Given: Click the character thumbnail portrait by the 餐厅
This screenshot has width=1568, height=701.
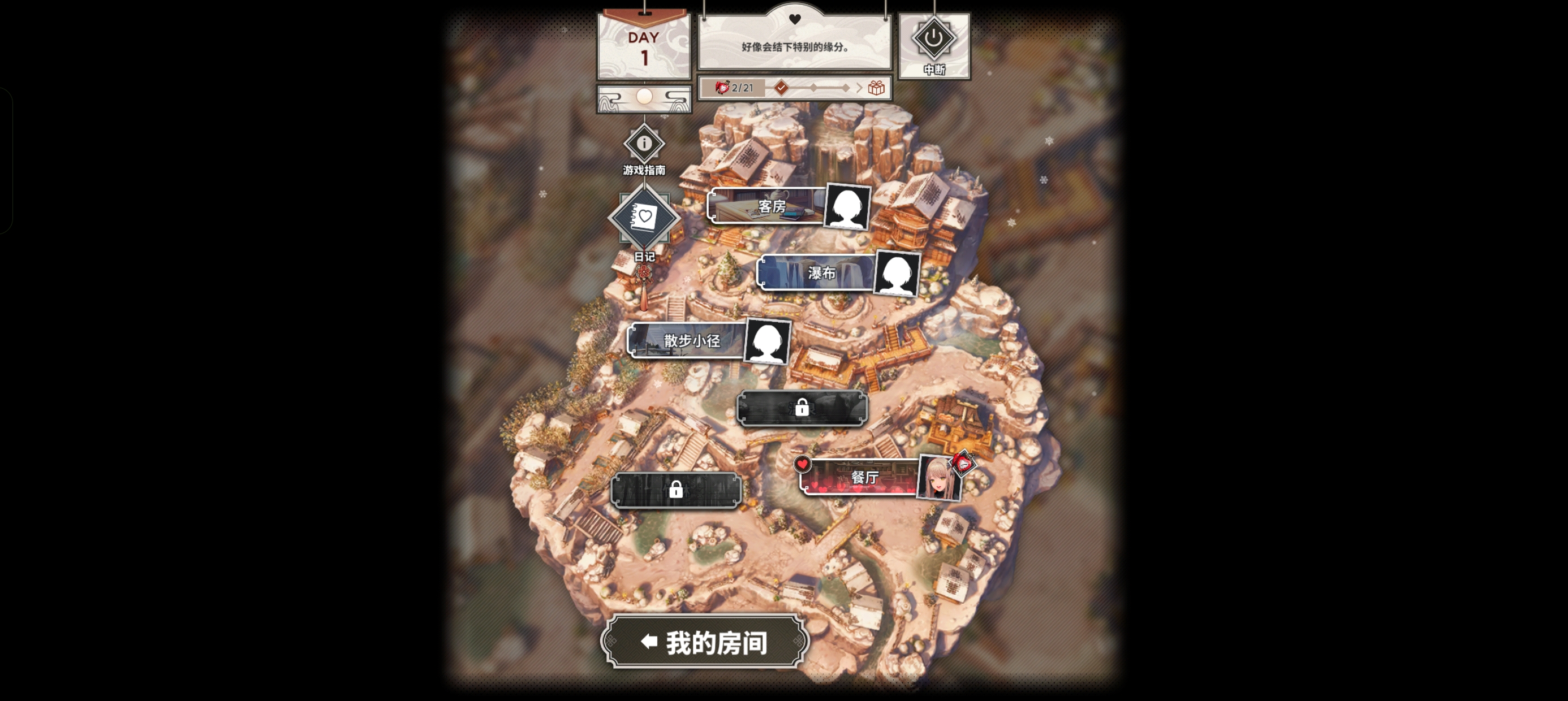Looking at the screenshot, I should (x=938, y=479).
